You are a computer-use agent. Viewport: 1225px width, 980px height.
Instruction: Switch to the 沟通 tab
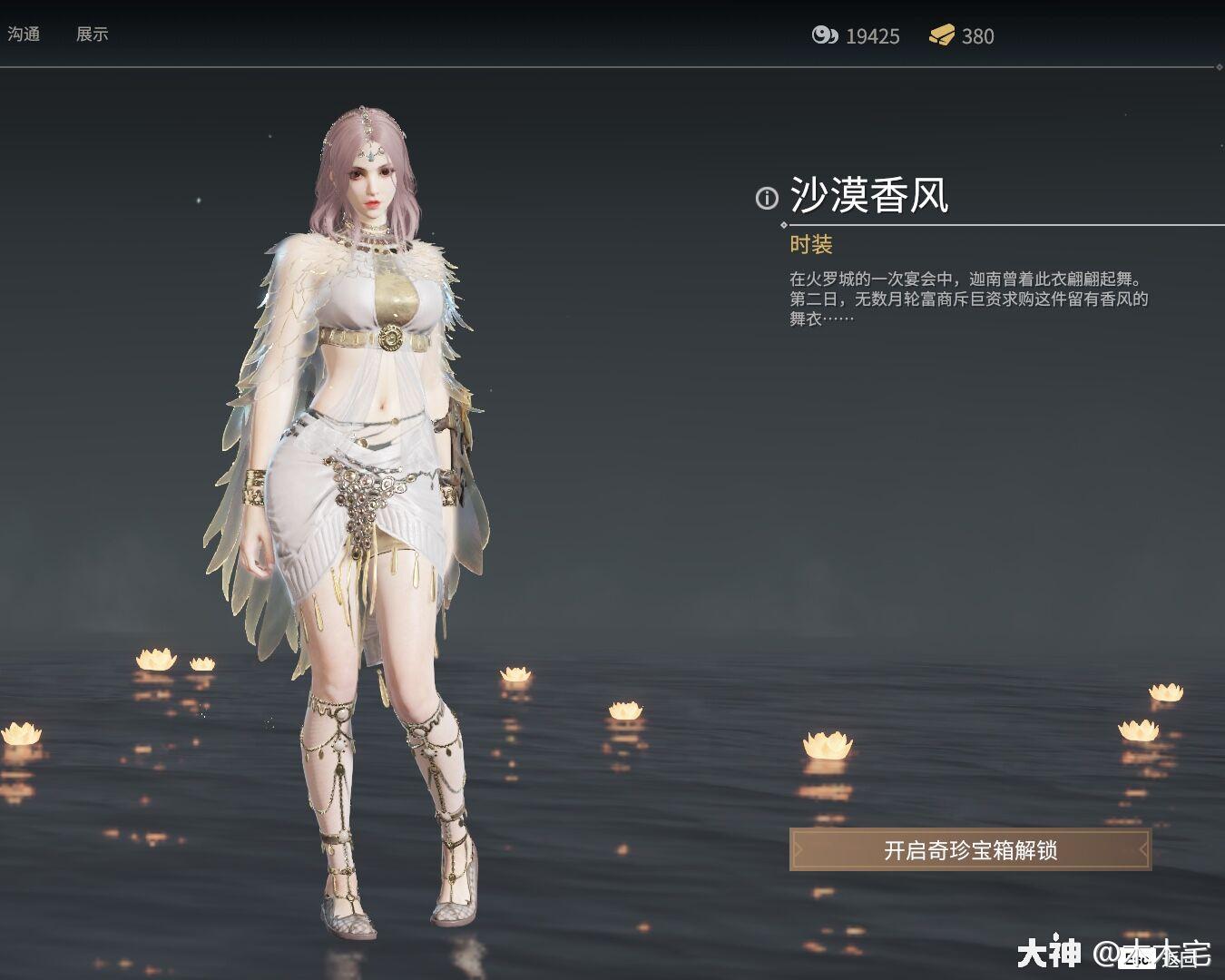[x=24, y=34]
